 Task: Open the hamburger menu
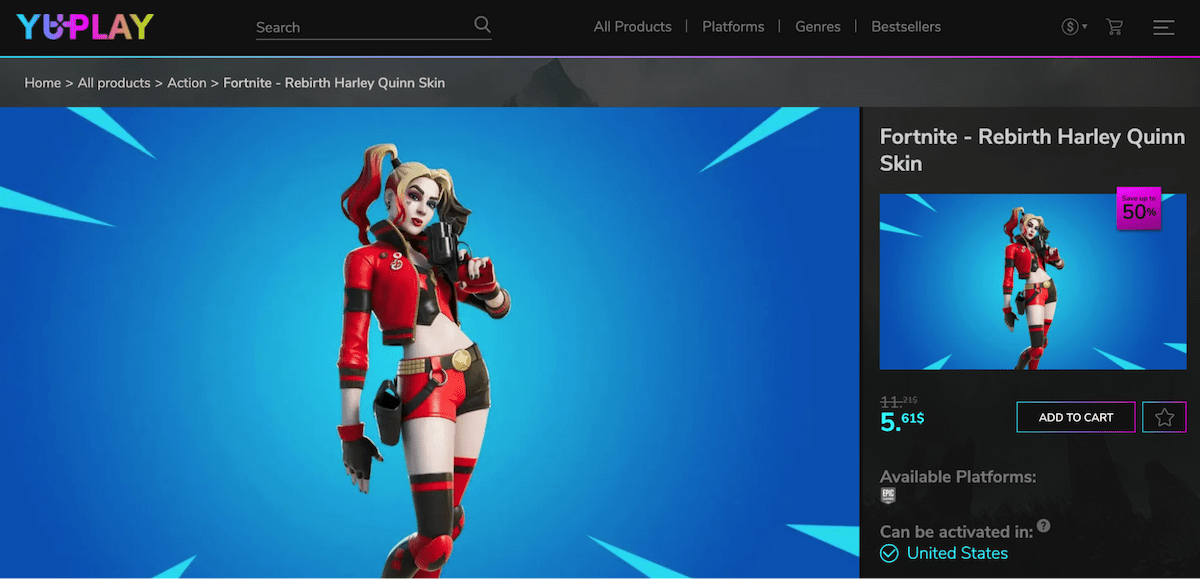pos(1163,27)
